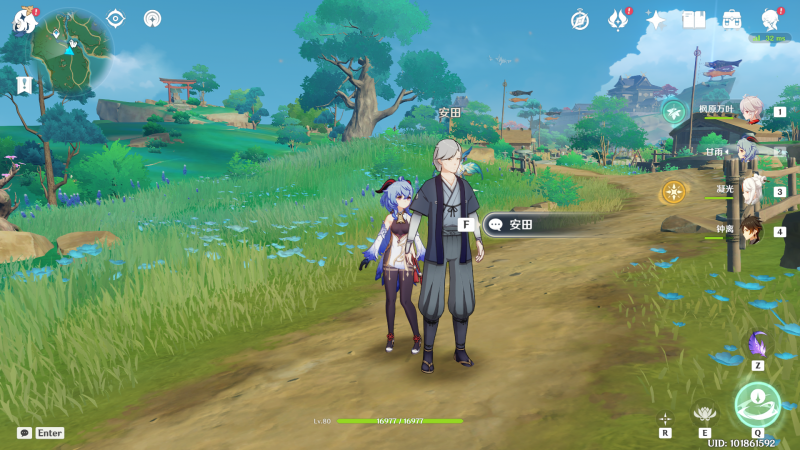This screenshot has height=450, width=800.
Task: Open the Paimon main menu
Action: [24, 19]
